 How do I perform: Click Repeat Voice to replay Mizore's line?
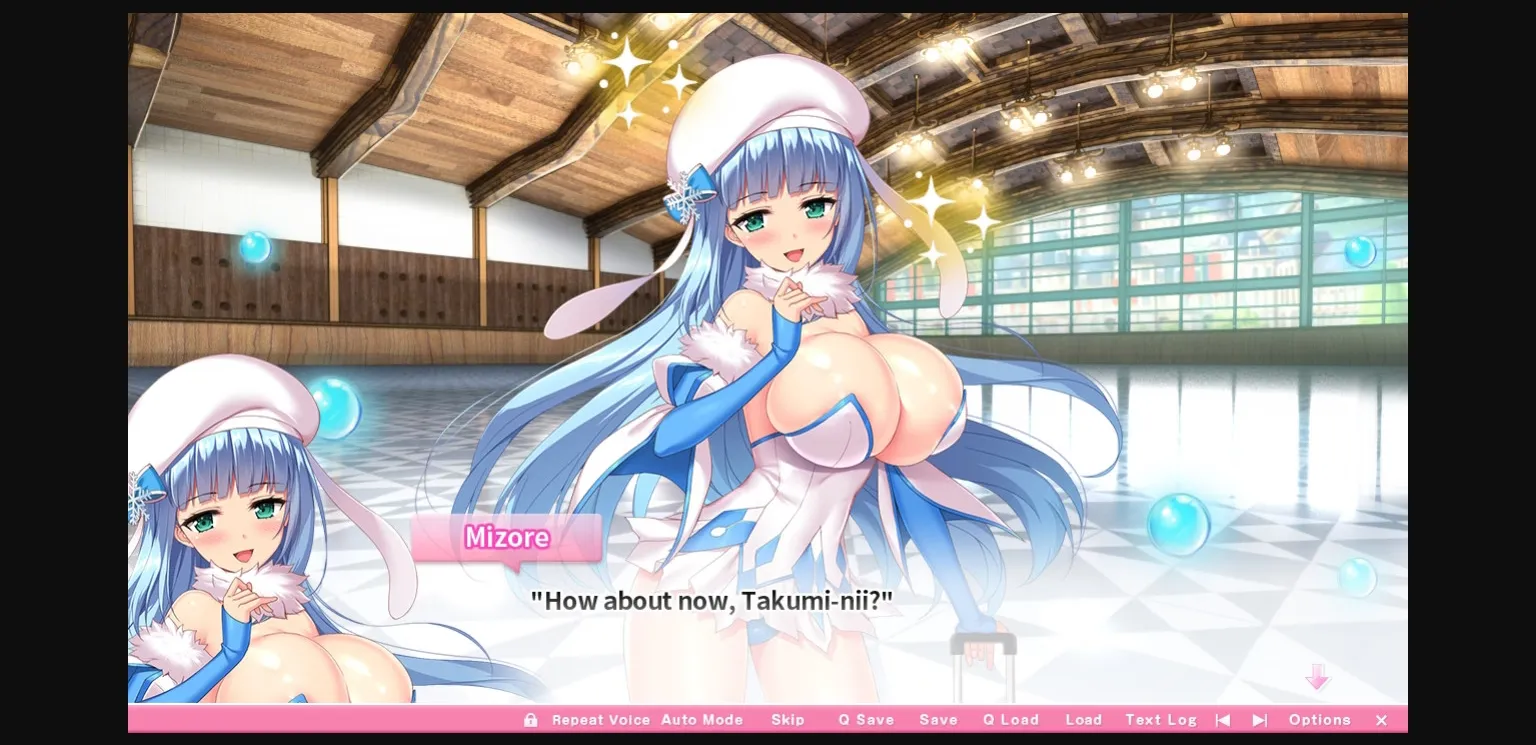[601, 720]
